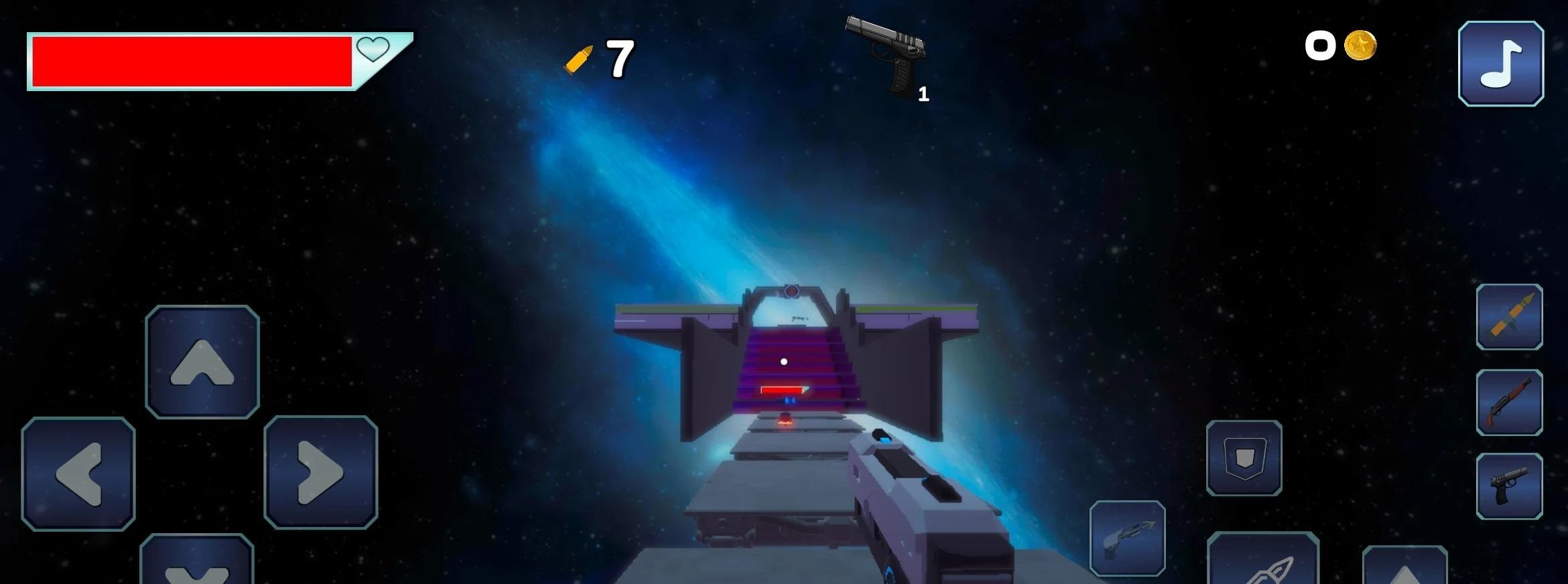The height and width of the screenshot is (584, 1568).
Task: Toggle the music note button
Action: (1501, 62)
